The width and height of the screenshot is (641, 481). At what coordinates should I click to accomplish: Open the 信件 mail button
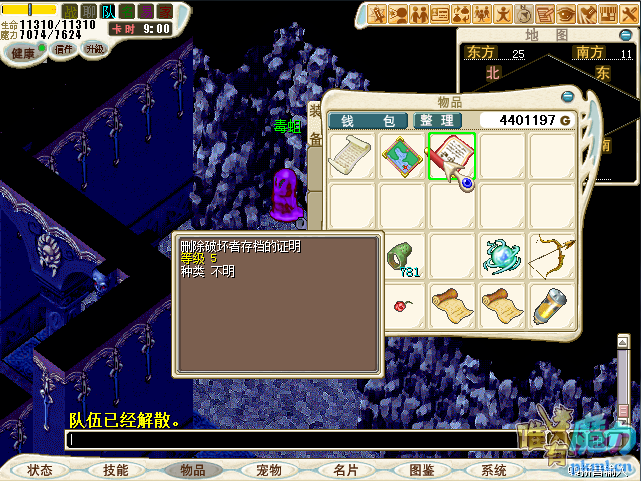[x=63, y=49]
